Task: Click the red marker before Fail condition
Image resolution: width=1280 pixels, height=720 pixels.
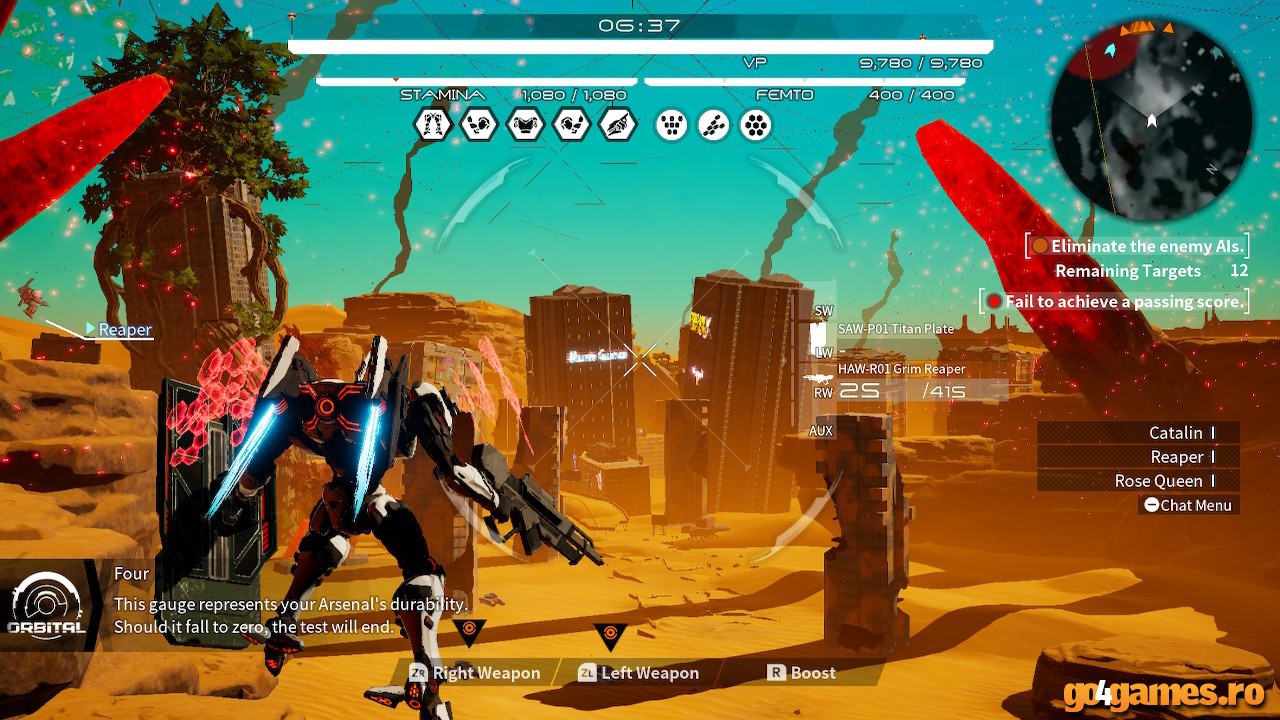Action: pos(995,301)
